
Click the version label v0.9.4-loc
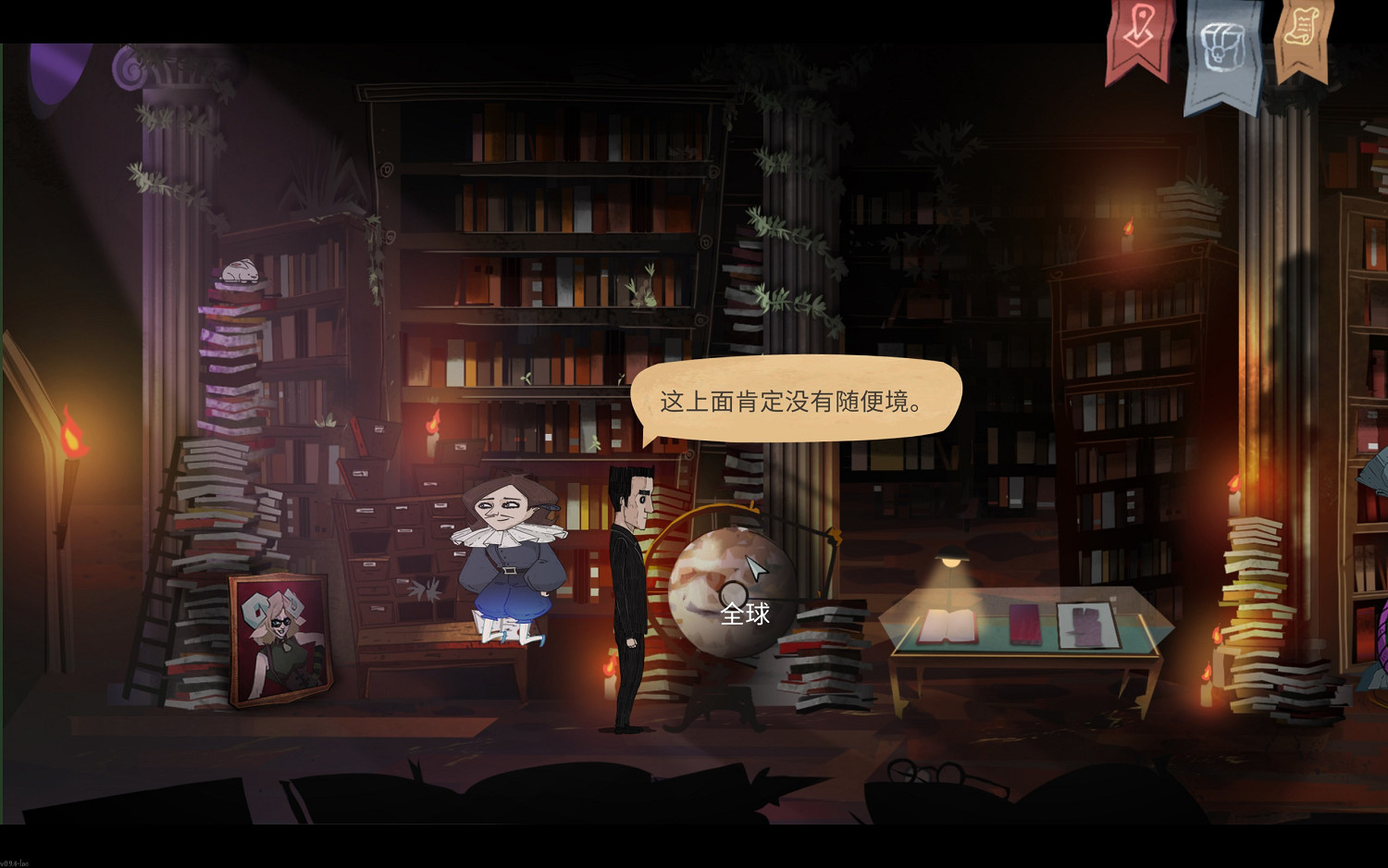pyautogui.click(x=15, y=862)
